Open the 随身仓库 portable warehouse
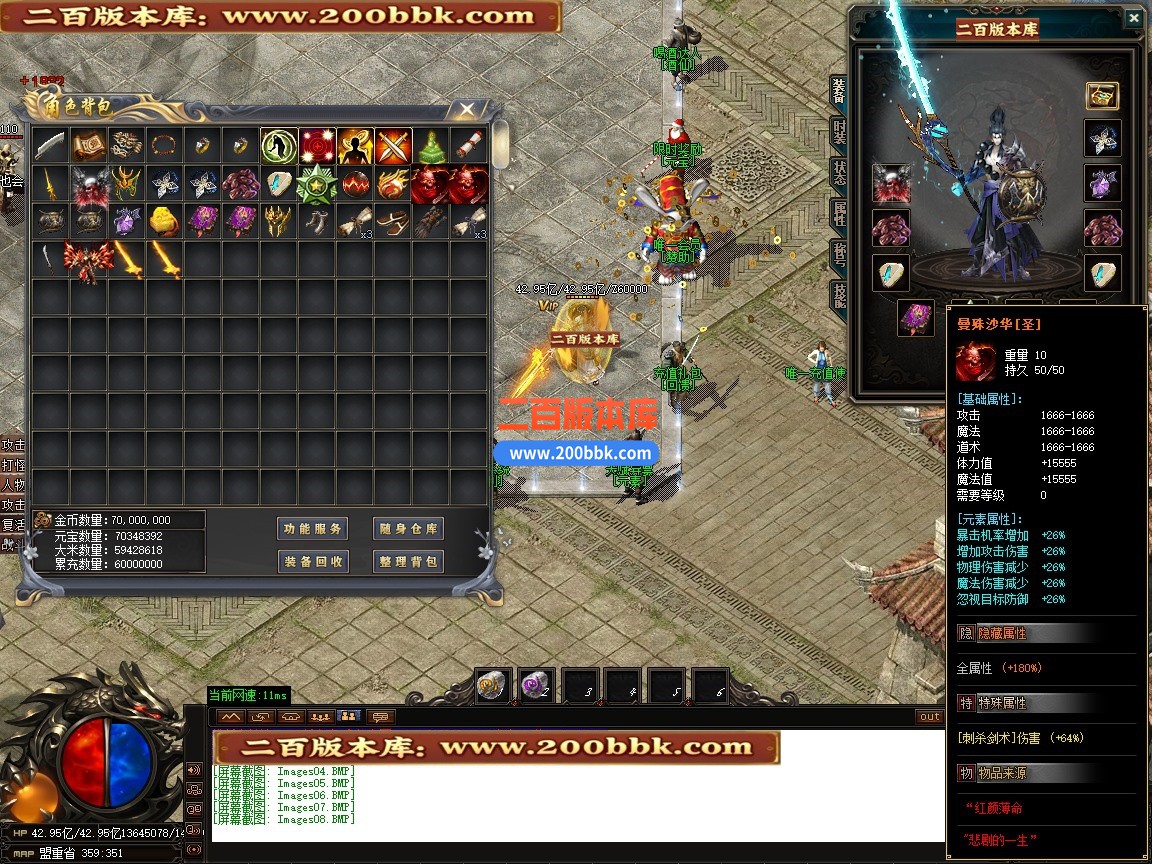Image resolution: width=1152 pixels, height=864 pixels. (x=407, y=529)
